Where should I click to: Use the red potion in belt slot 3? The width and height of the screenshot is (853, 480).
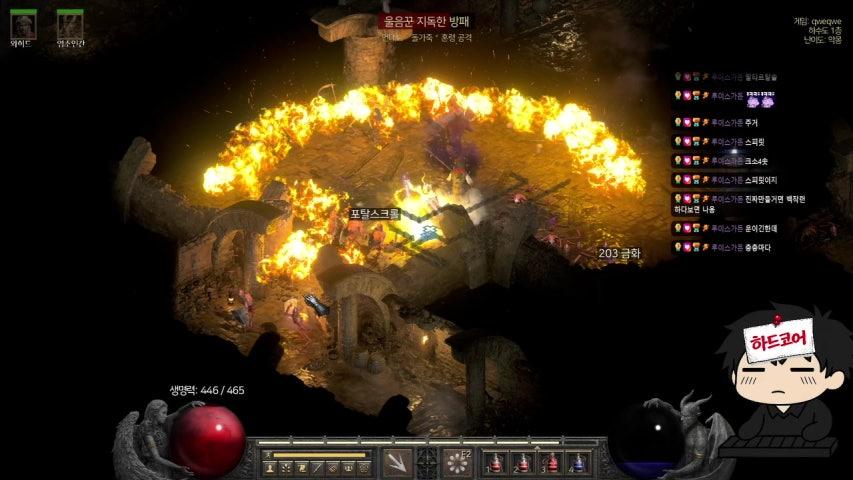549,463
